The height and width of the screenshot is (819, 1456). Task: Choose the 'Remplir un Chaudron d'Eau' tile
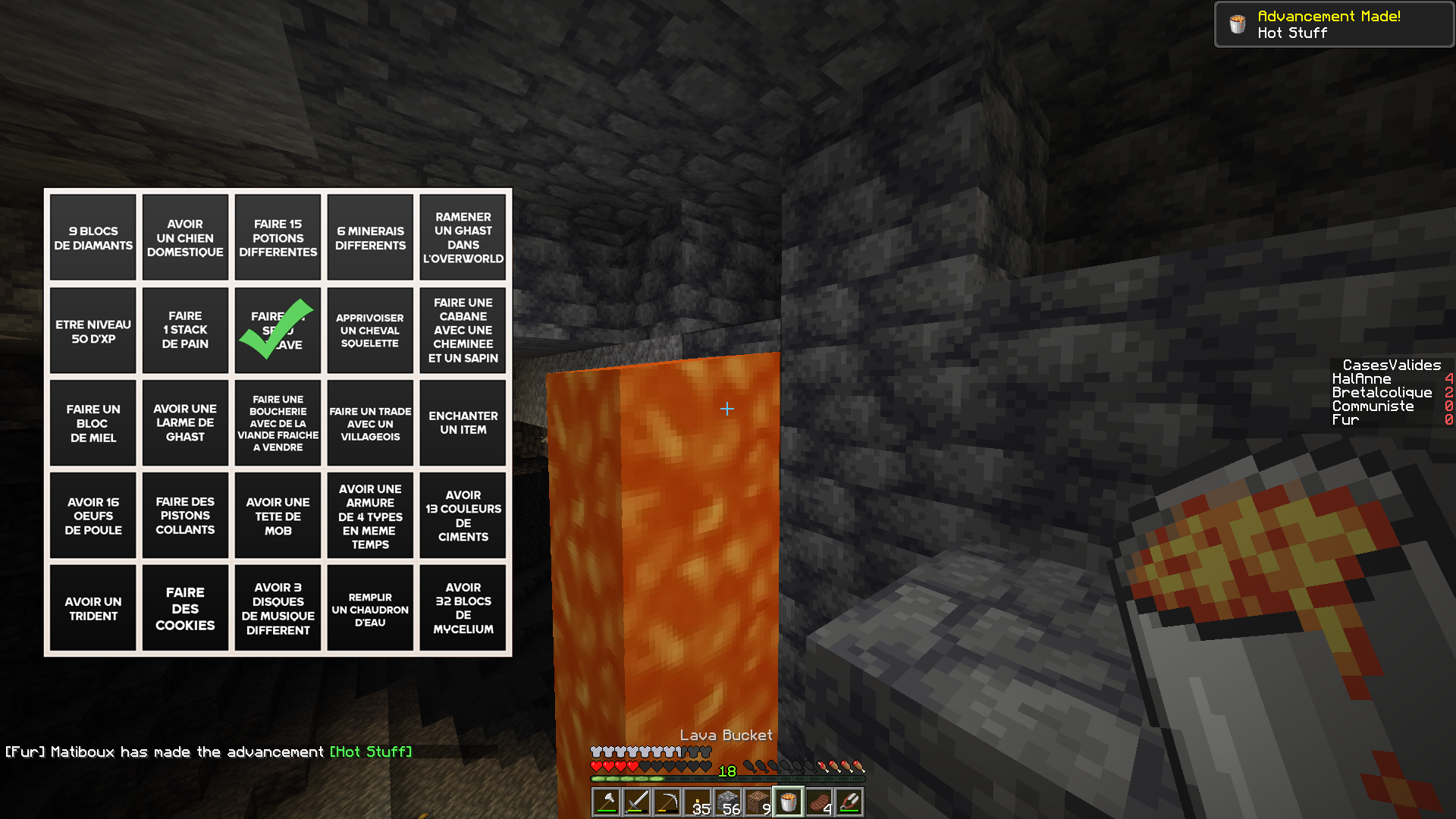coord(370,608)
